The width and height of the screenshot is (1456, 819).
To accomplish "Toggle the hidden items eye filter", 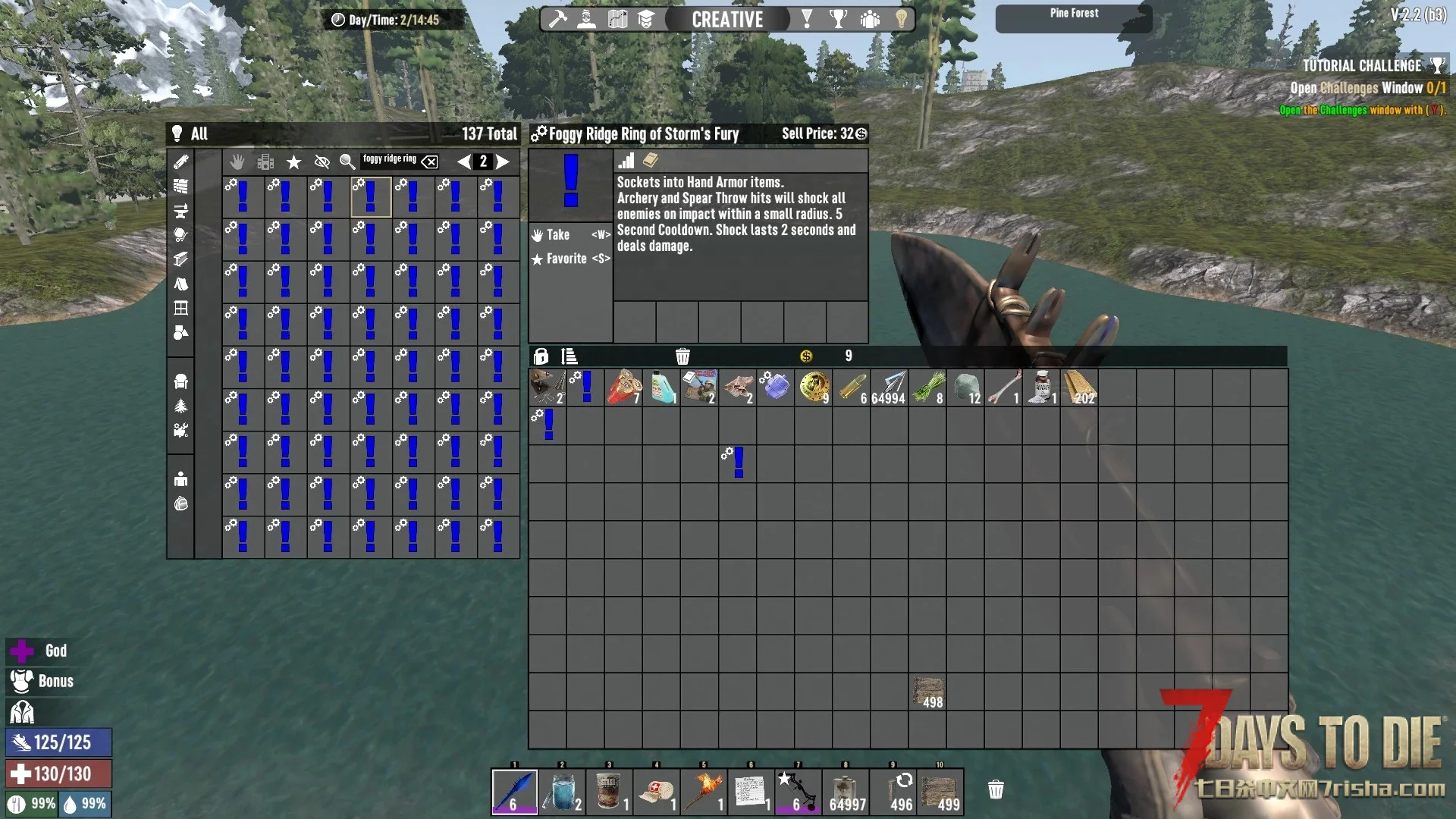I will (322, 162).
